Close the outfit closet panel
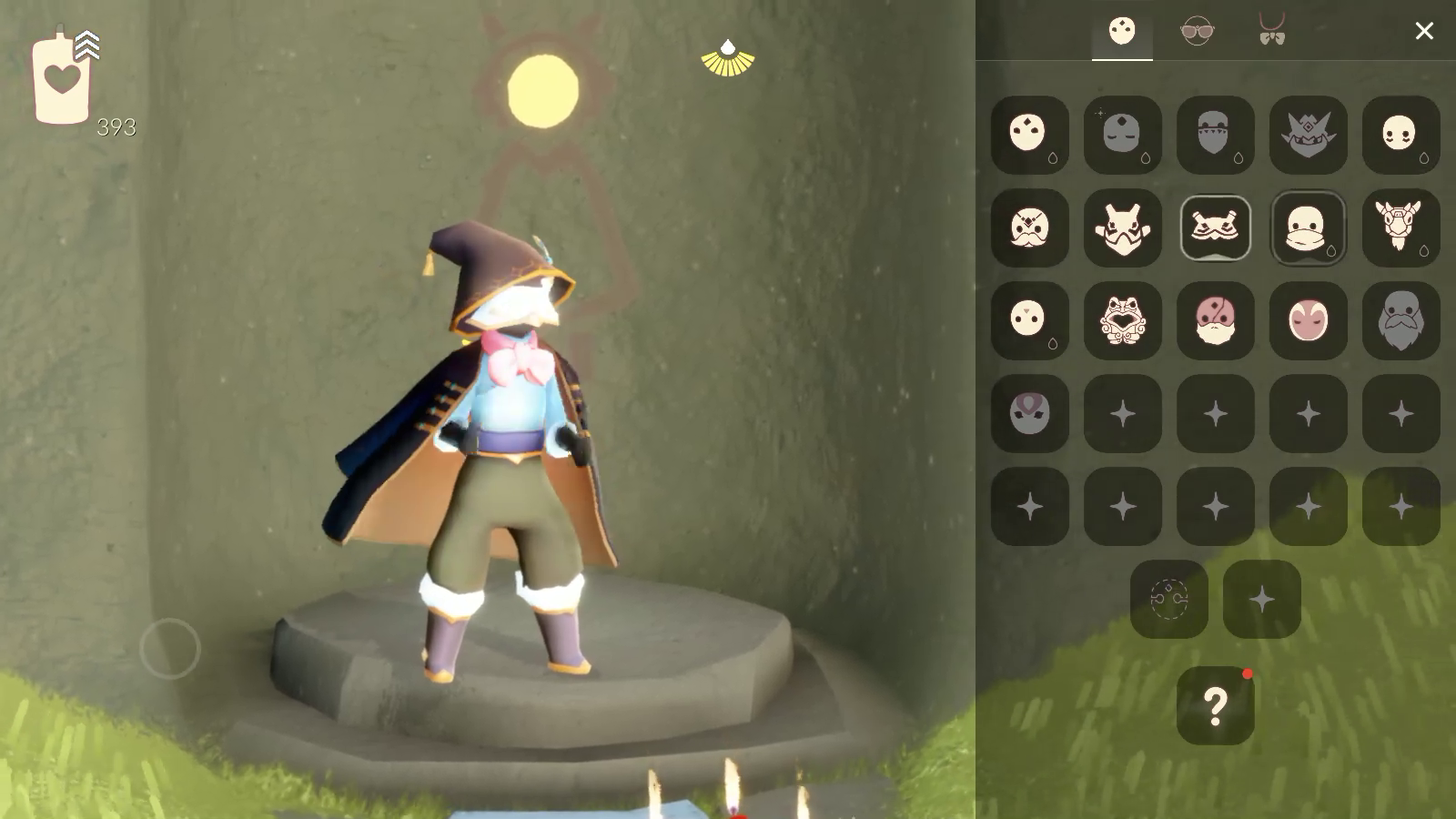 (1423, 31)
